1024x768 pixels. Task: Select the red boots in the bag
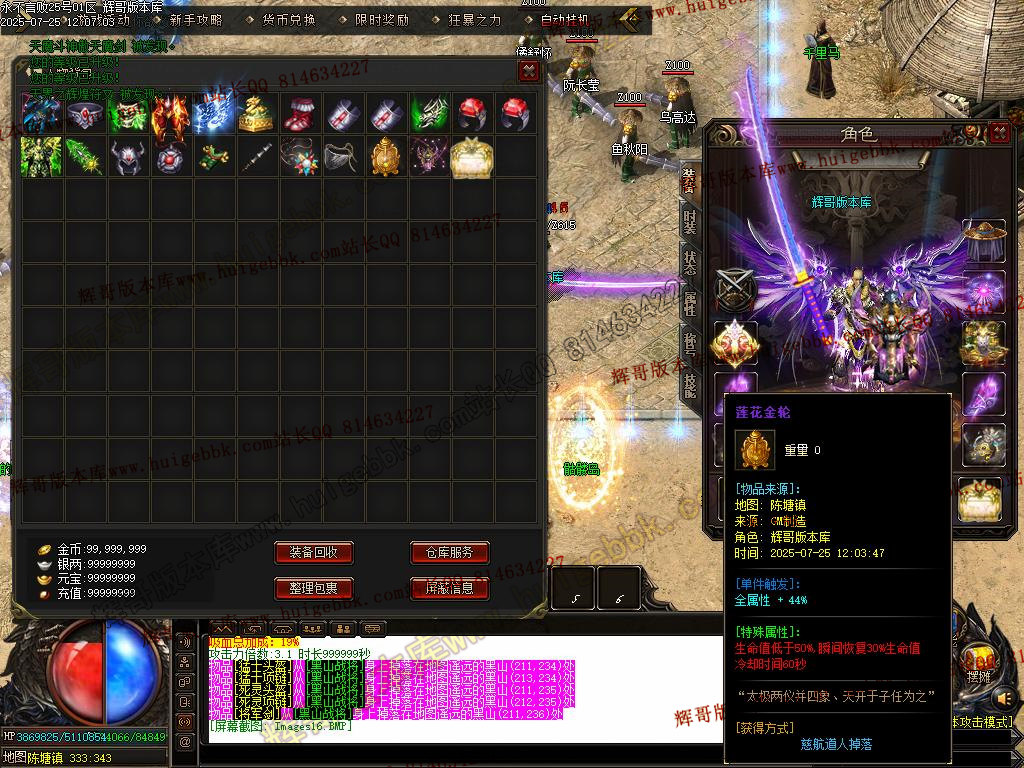click(300, 114)
